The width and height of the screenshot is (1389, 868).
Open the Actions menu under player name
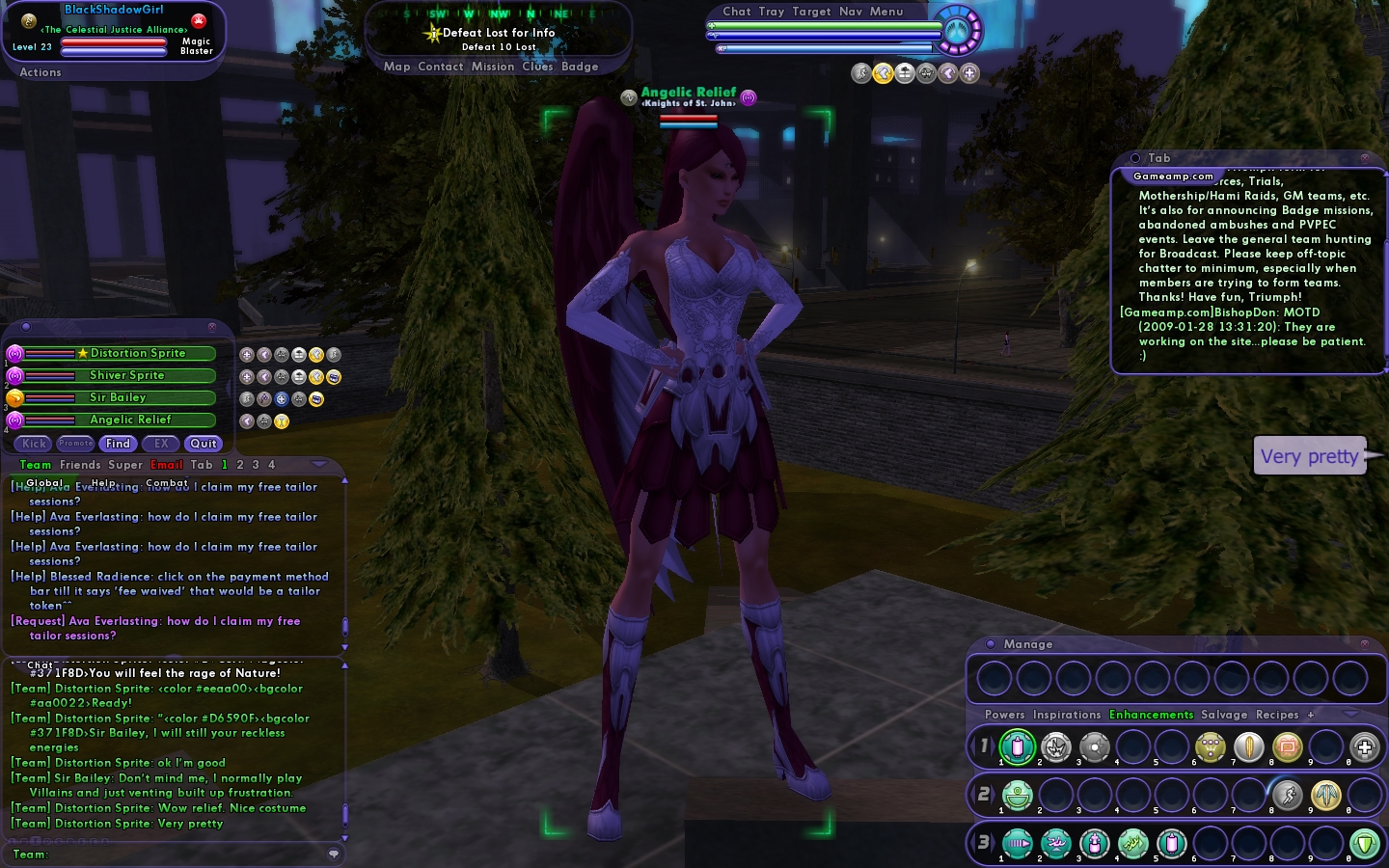coord(41,72)
